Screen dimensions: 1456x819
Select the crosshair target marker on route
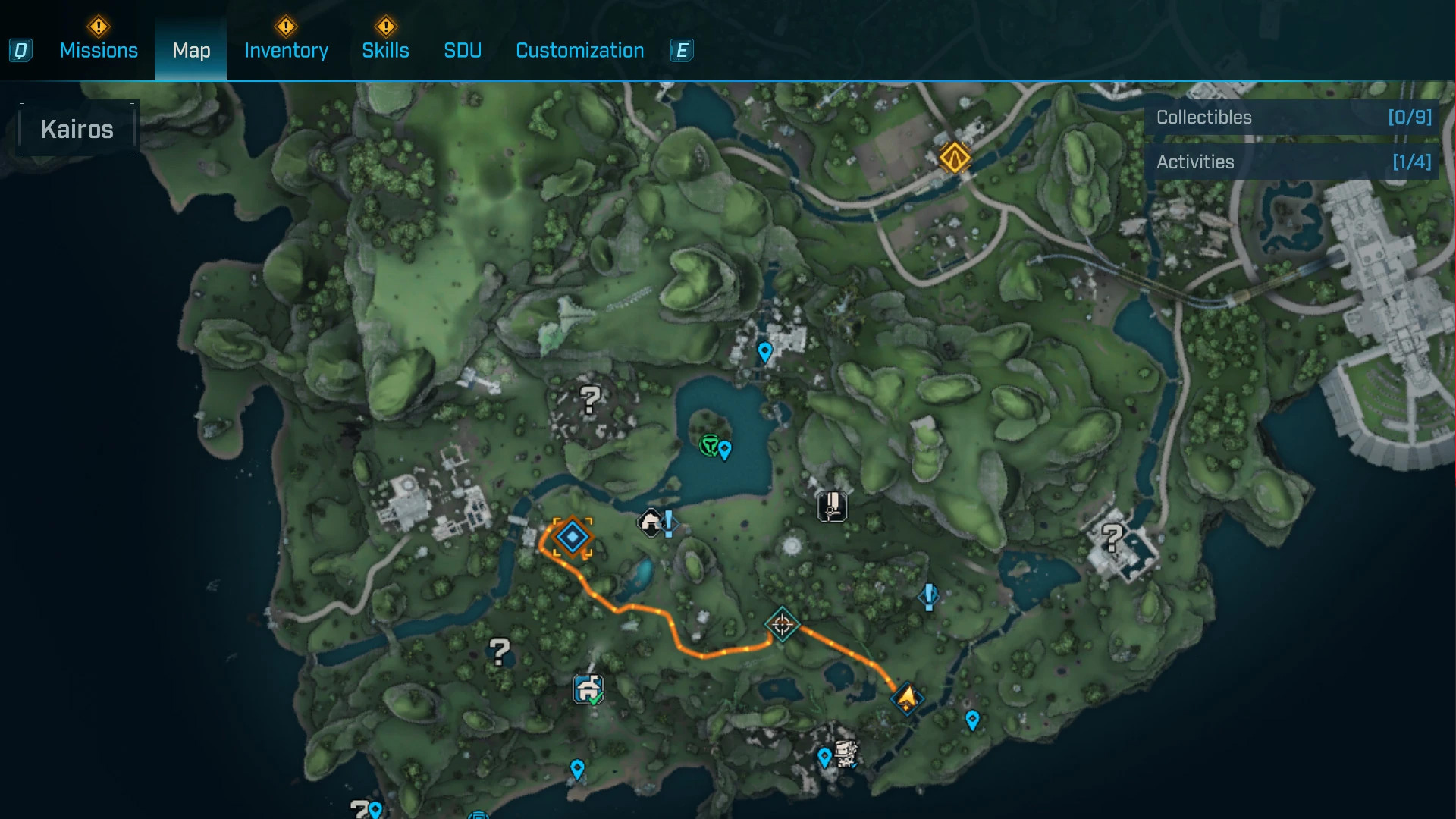coord(782,625)
